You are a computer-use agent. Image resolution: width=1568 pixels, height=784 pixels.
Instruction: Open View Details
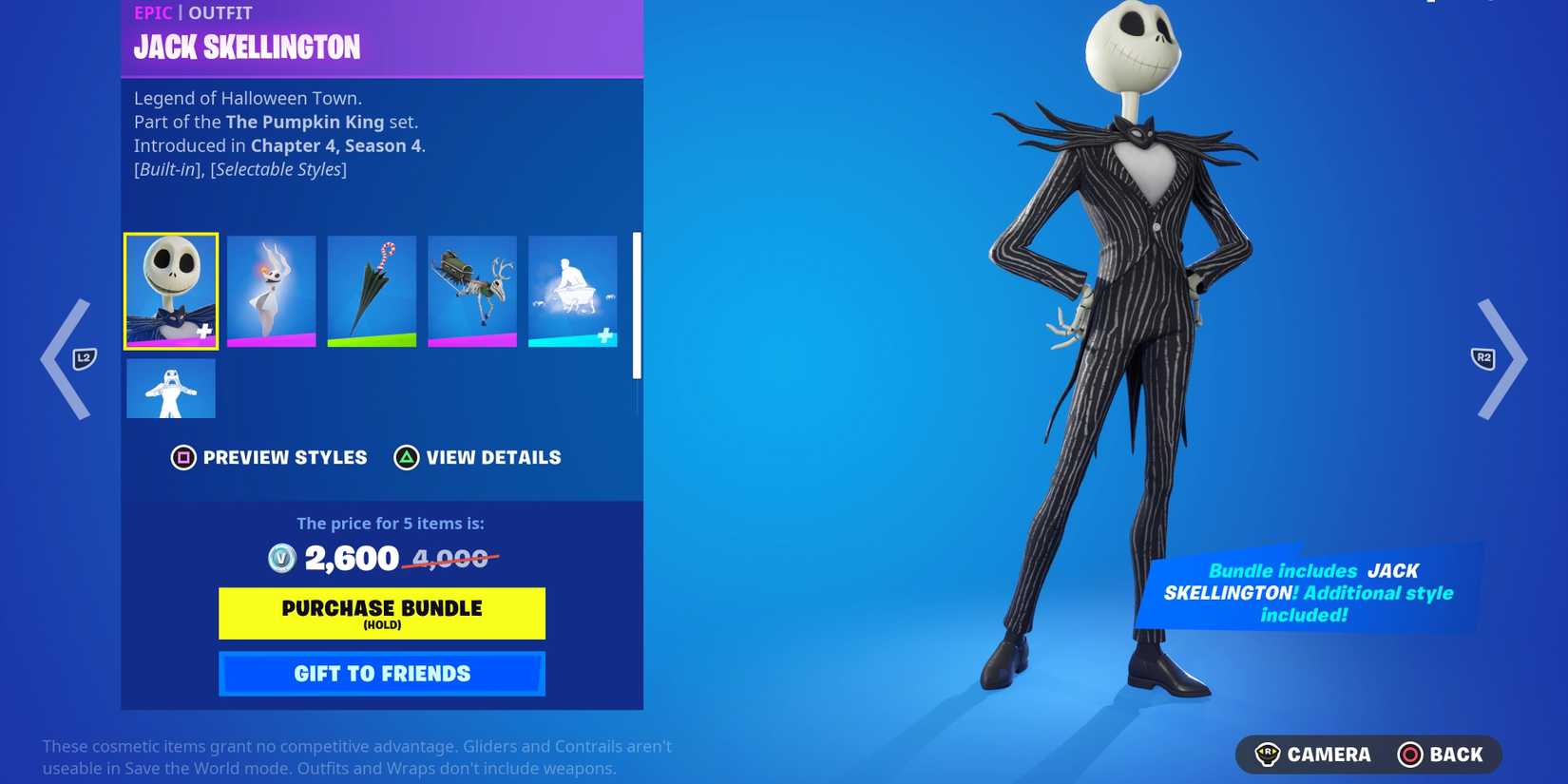coord(478,457)
